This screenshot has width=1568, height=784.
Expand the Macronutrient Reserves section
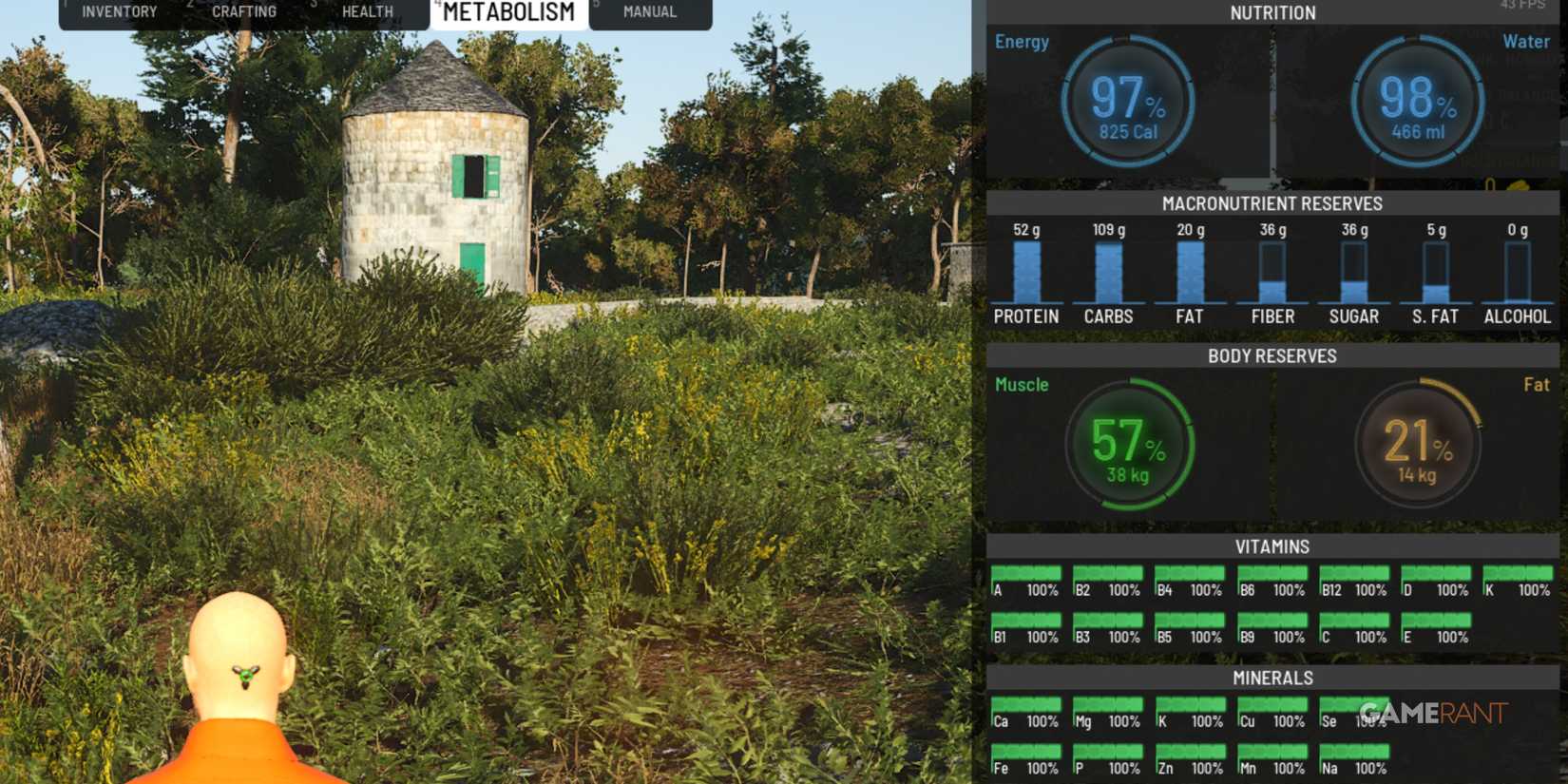[1272, 203]
